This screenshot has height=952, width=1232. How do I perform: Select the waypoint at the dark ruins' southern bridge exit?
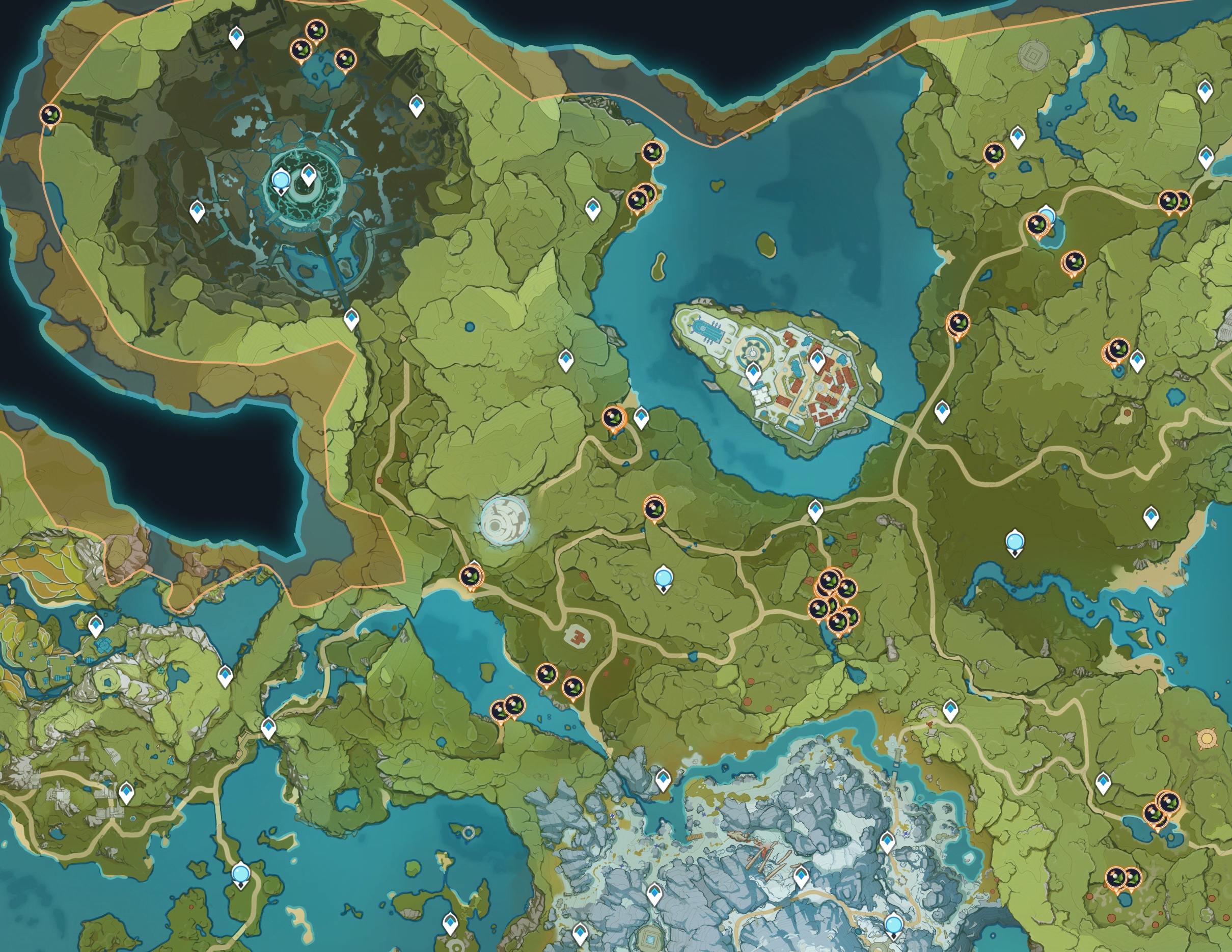(351, 318)
